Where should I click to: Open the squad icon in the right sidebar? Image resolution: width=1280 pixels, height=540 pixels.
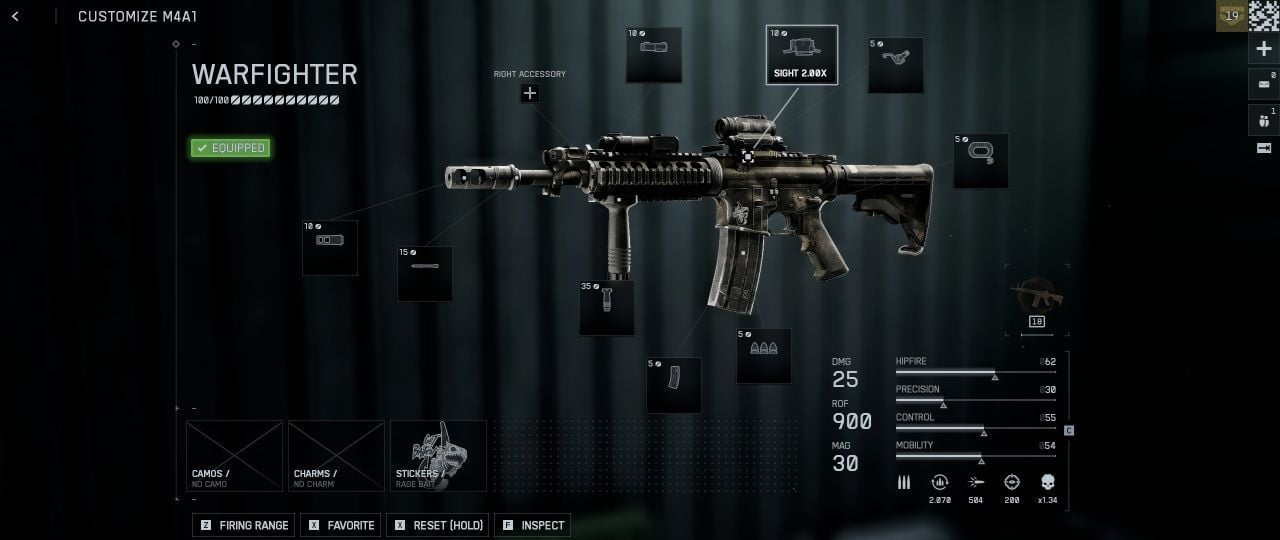coord(1264,119)
